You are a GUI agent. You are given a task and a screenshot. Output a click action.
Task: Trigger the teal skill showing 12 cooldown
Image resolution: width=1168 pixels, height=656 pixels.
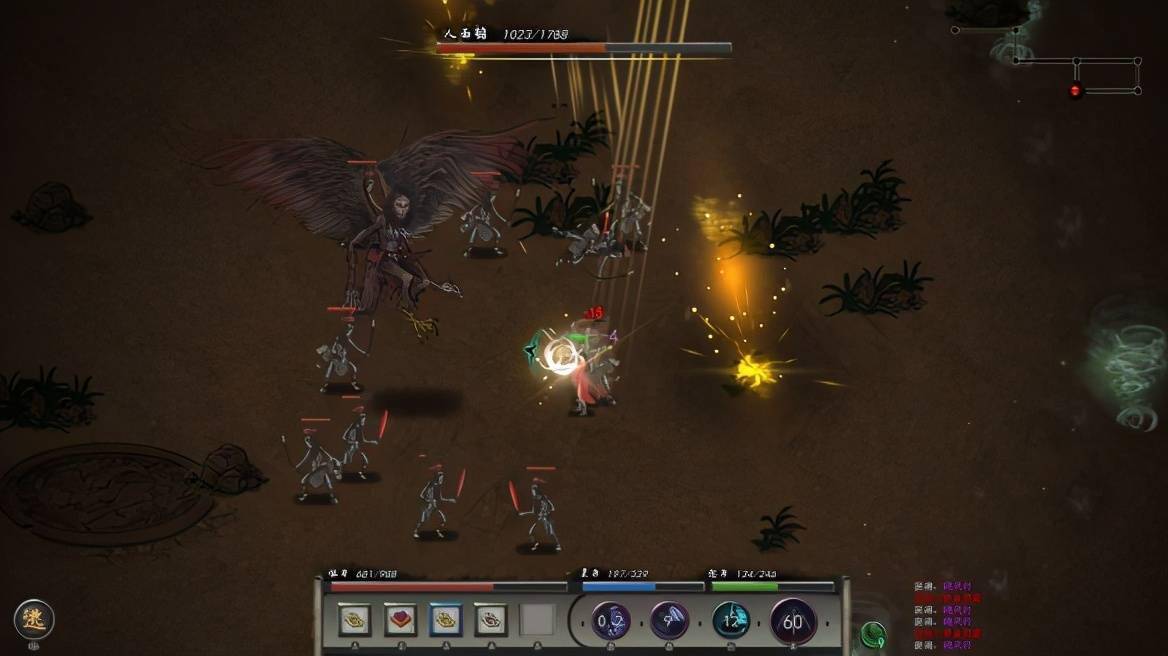click(731, 621)
